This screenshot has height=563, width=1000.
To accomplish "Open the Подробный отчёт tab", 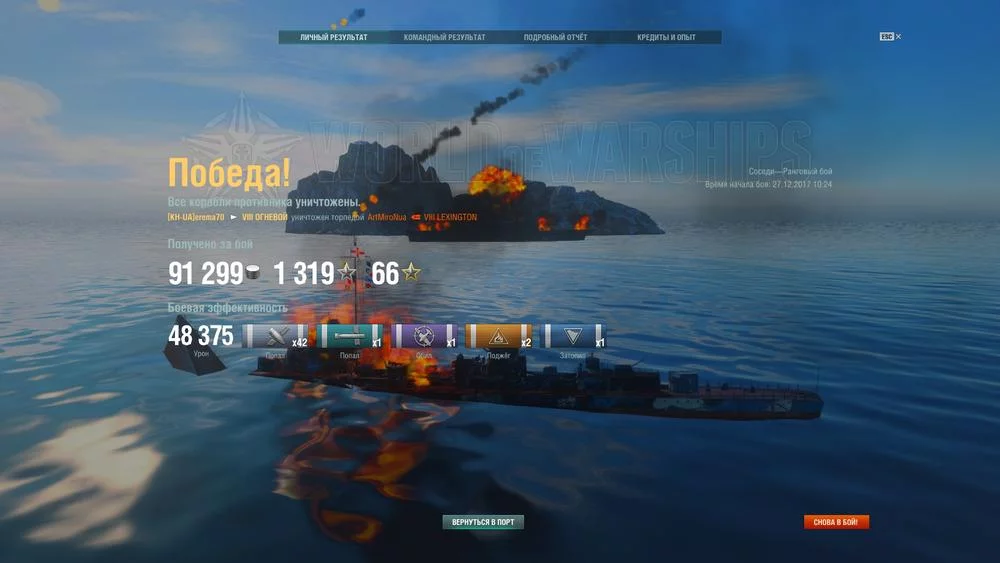I will (x=555, y=38).
